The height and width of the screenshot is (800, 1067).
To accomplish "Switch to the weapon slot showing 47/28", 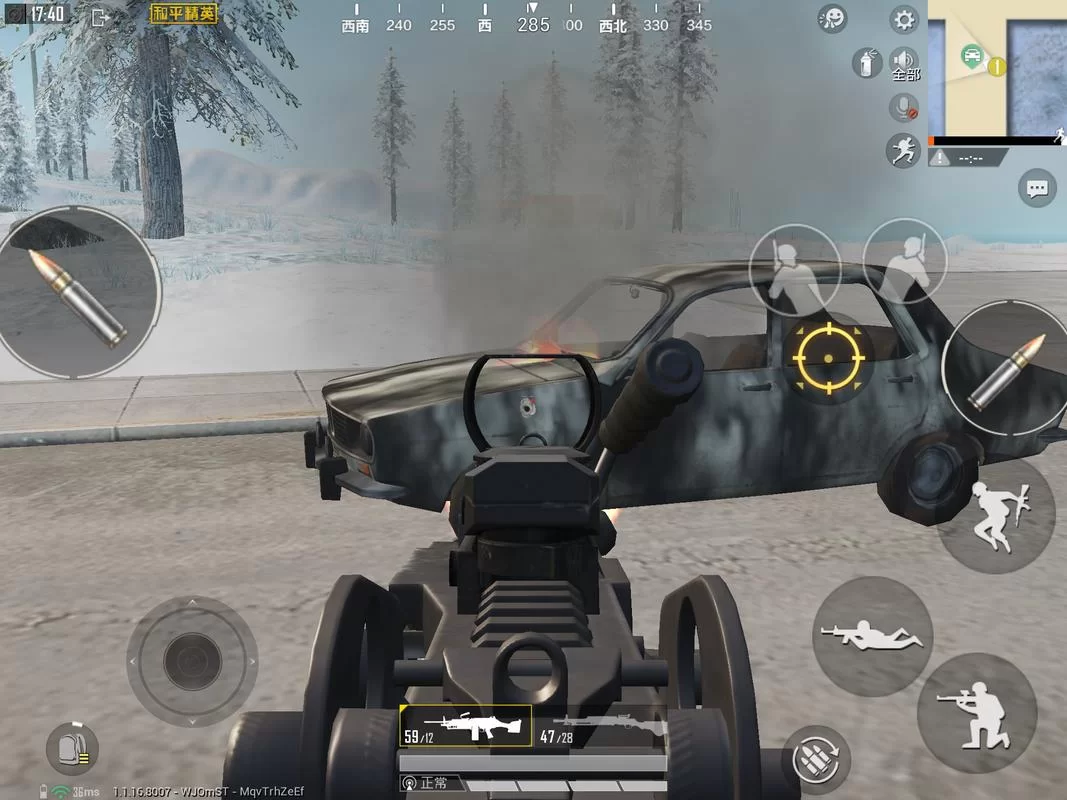I will click(598, 725).
